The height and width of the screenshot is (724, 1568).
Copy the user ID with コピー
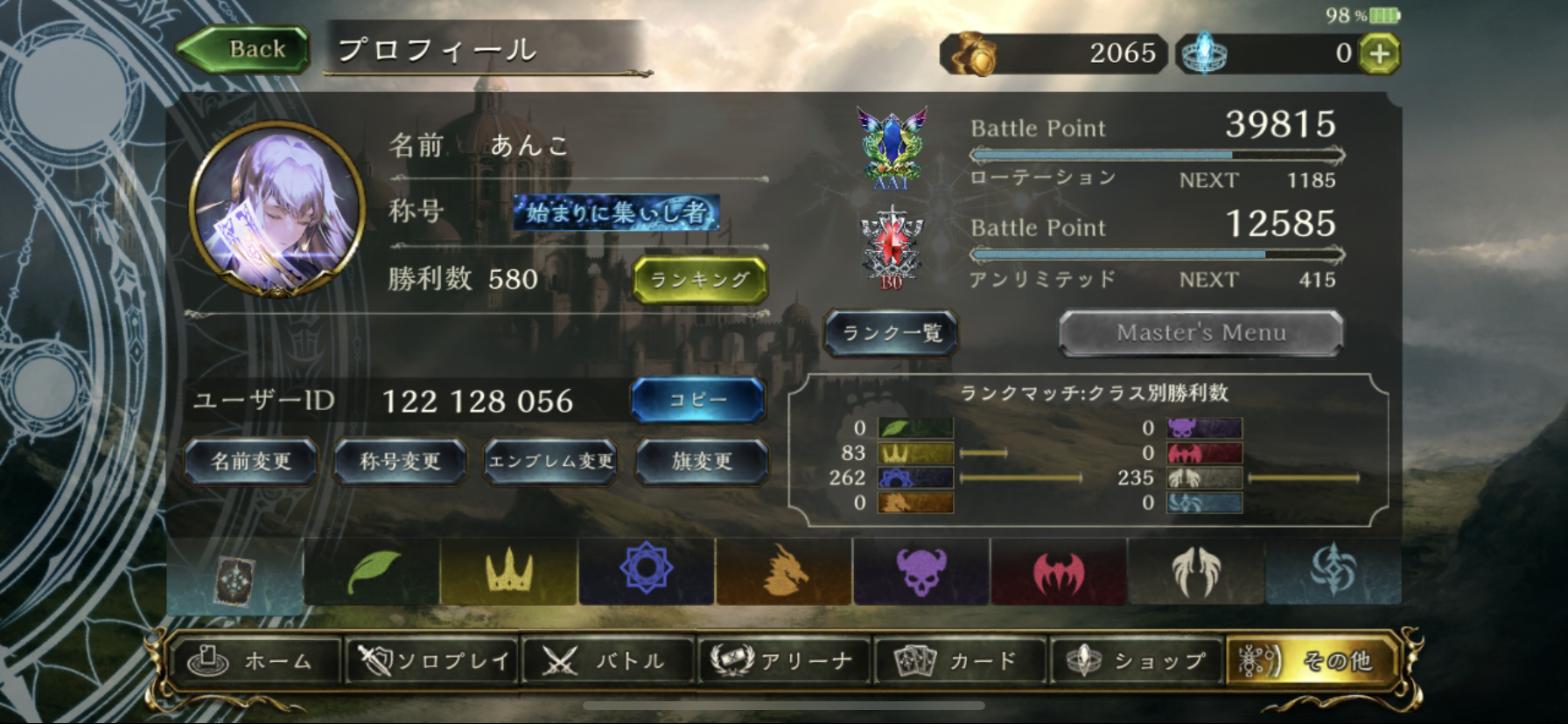(697, 400)
